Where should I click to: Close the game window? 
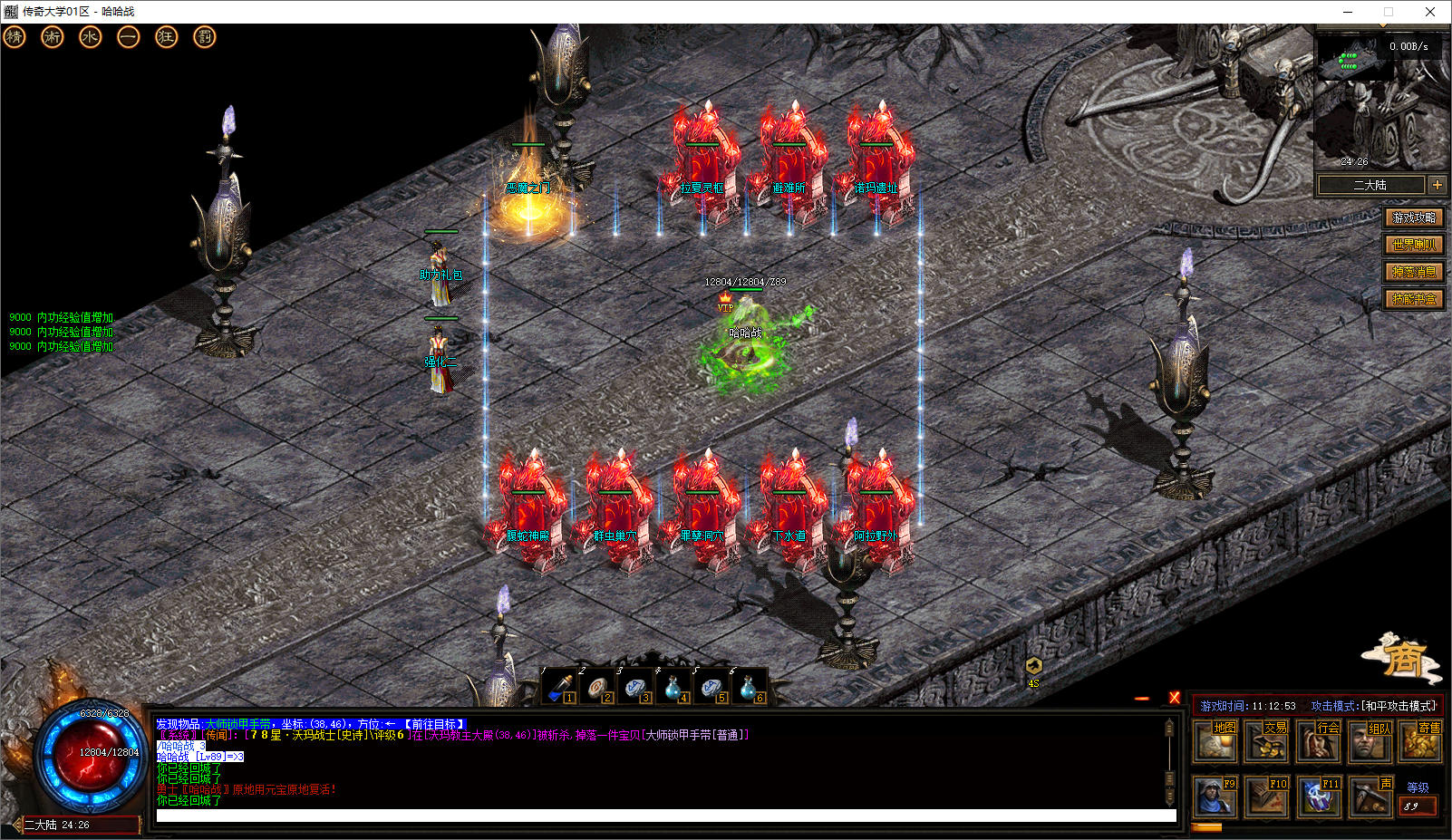point(1430,12)
